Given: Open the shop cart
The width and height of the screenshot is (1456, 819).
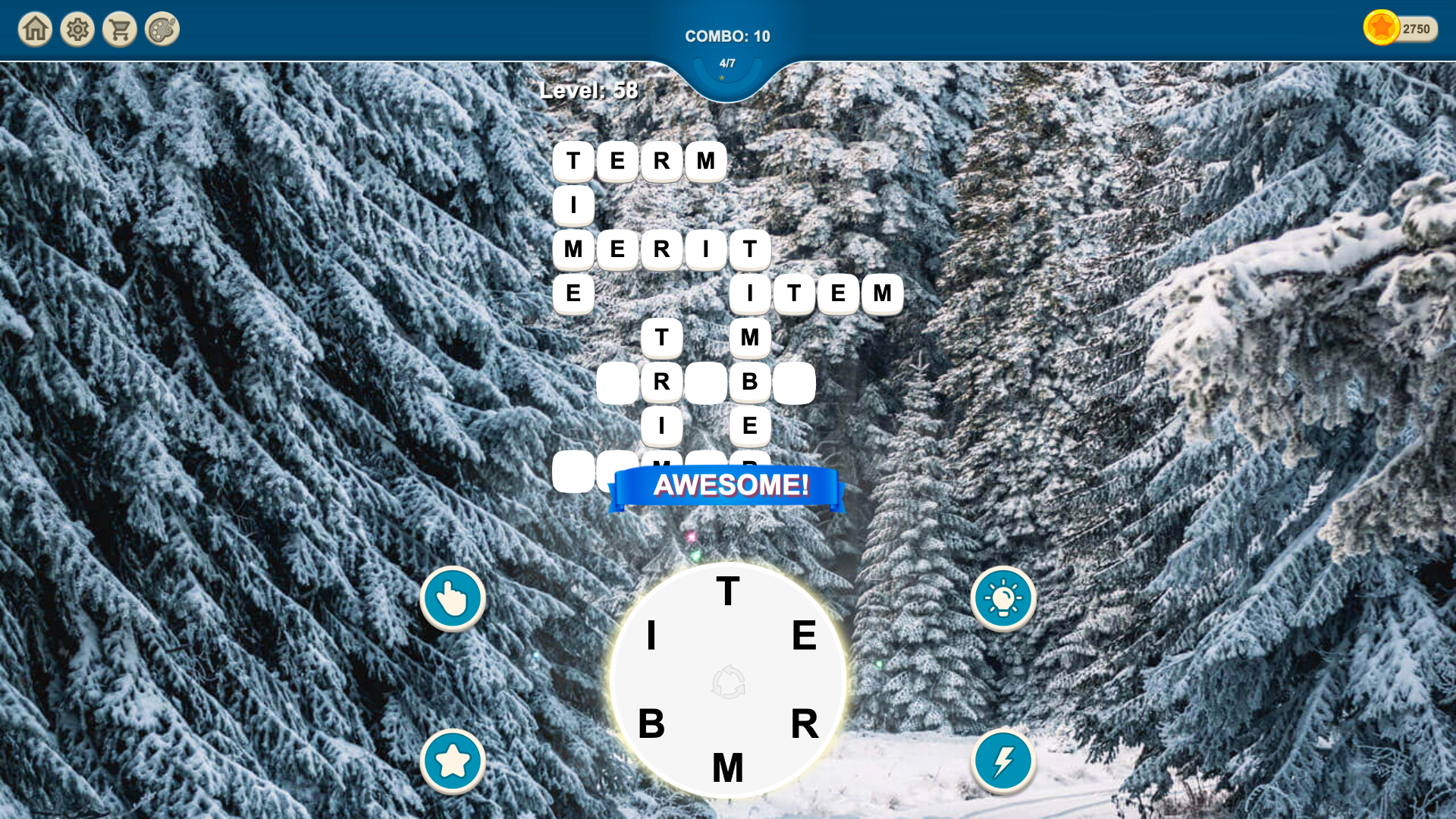Looking at the screenshot, I should [x=119, y=29].
